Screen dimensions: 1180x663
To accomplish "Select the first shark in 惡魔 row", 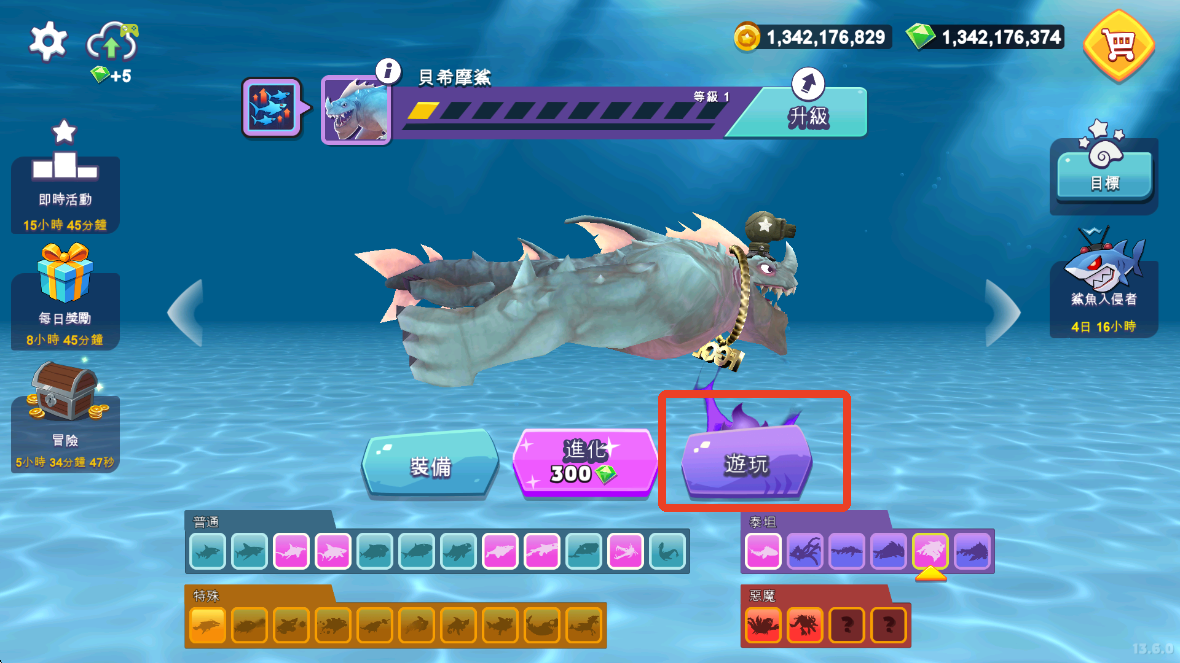I will pos(763,625).
